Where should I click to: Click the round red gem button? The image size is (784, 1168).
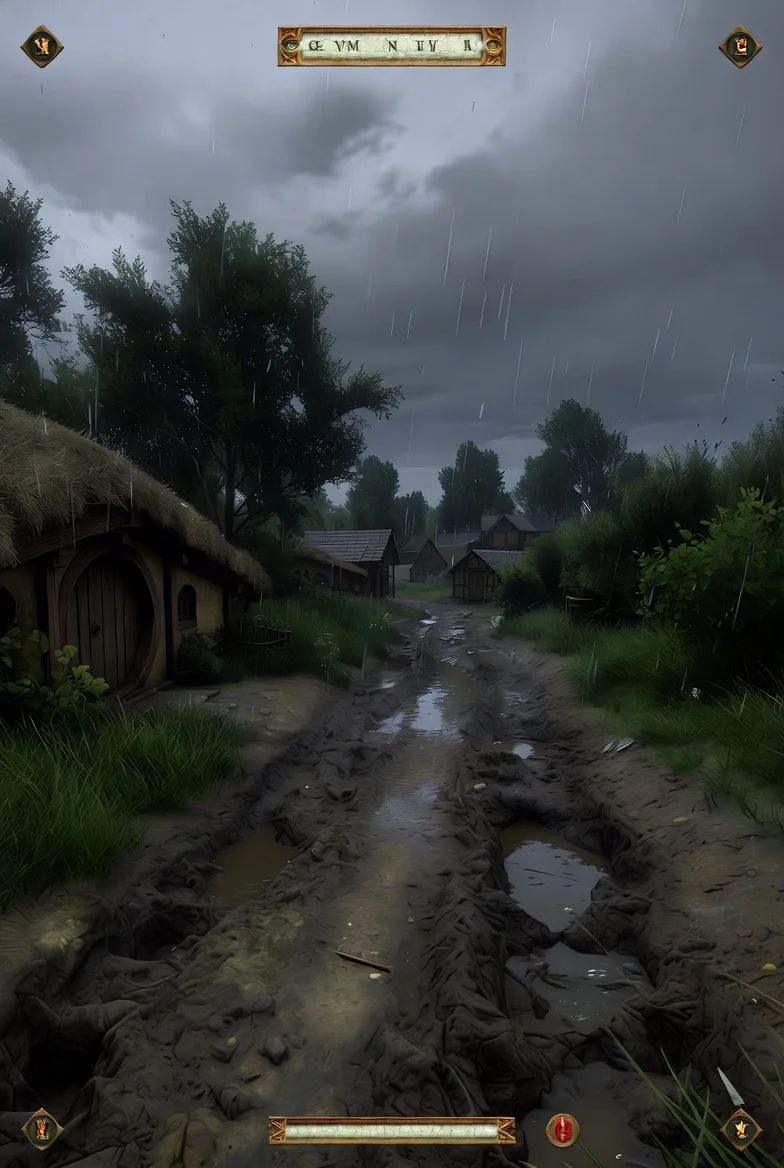(562, 1130)
